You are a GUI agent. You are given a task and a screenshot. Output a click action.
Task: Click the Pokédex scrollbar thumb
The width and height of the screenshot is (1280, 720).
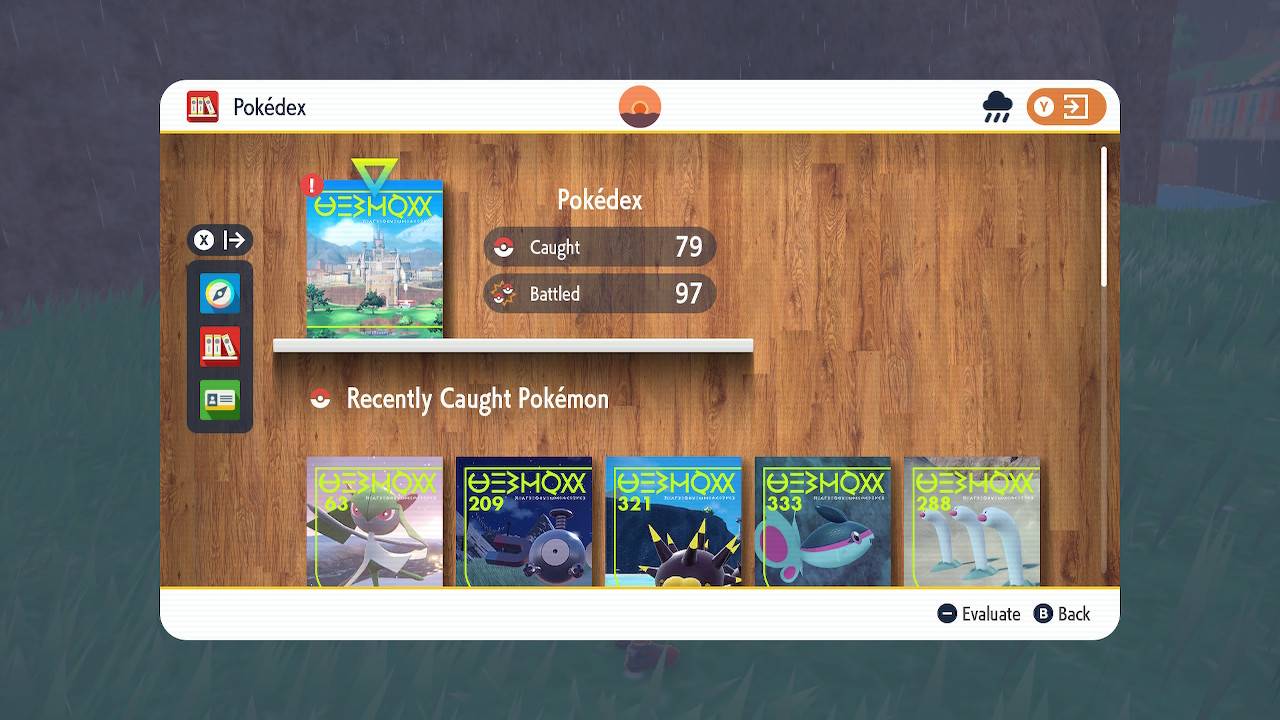pyautogui.click(x=1104, y=217)
